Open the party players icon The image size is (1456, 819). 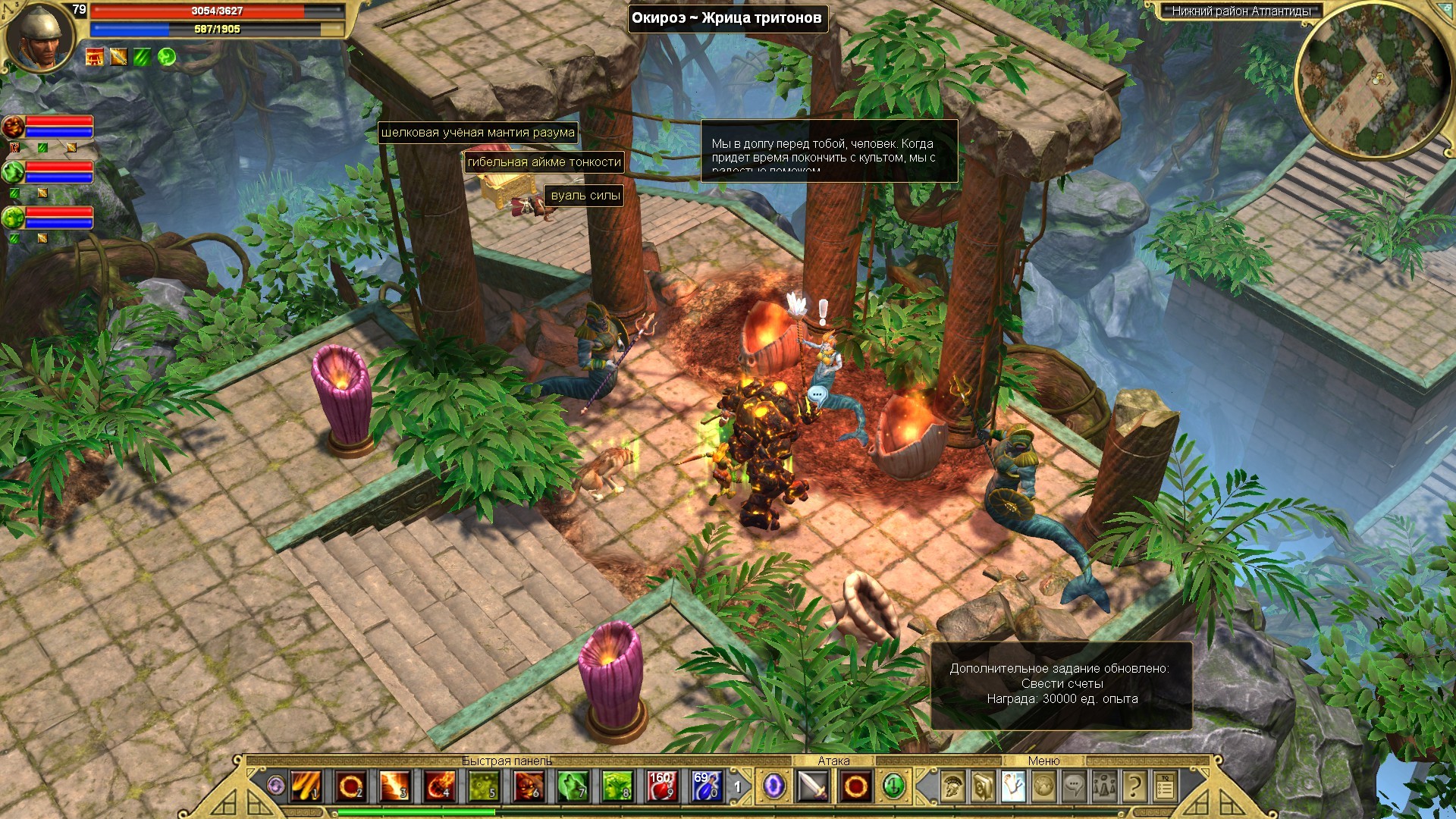1104,787
